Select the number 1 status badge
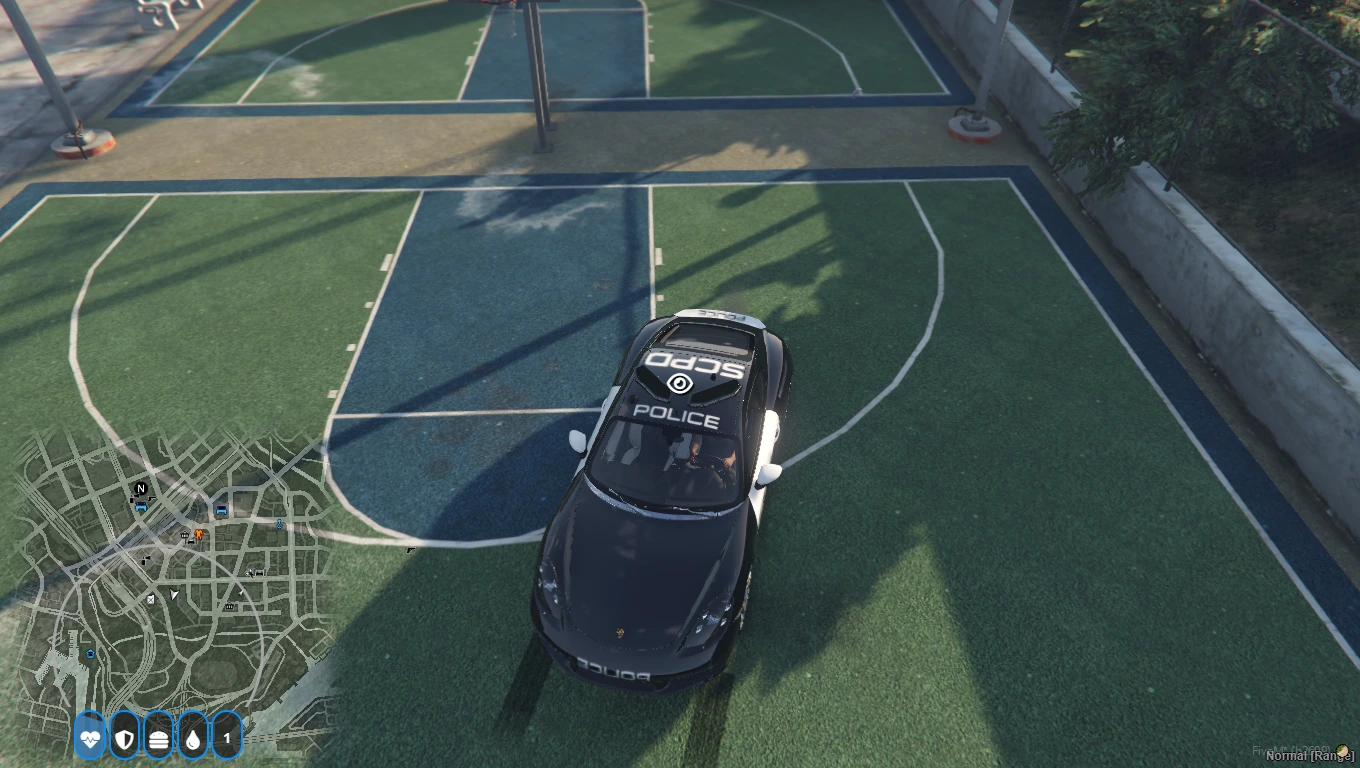 click(x=227, y=739)
